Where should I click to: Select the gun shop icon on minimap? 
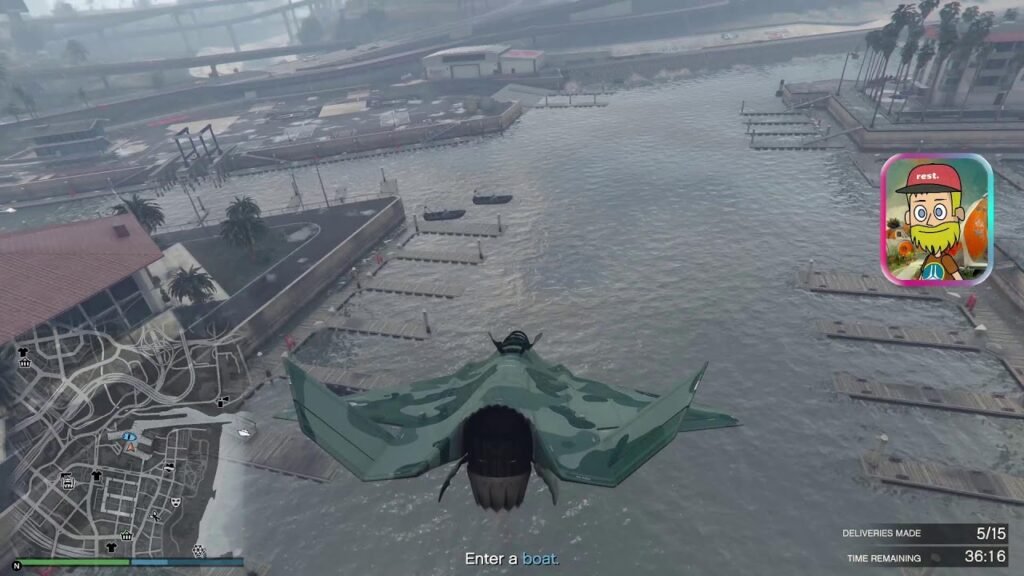67,481
